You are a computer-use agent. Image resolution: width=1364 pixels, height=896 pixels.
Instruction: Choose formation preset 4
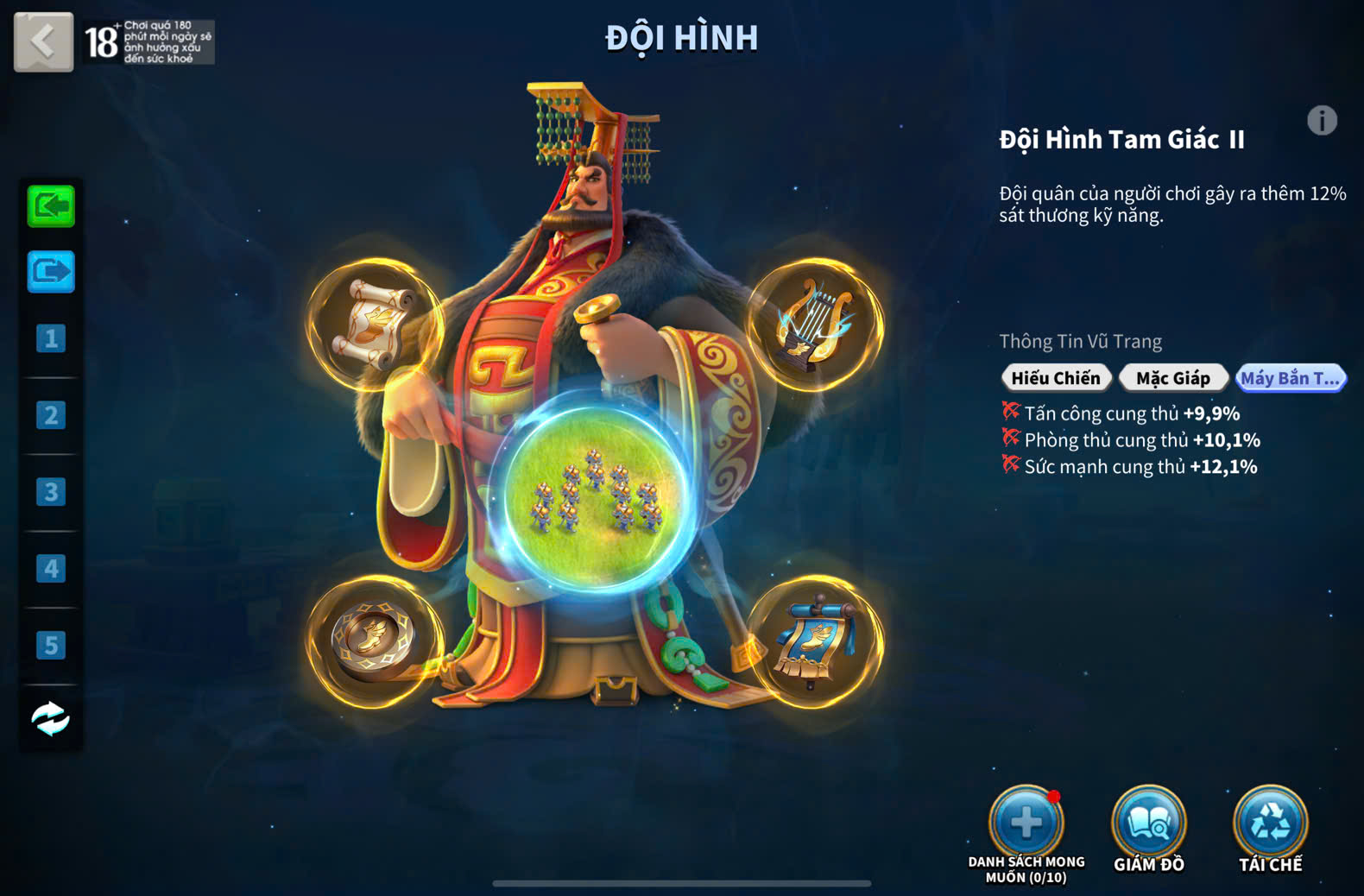[x=51, y=569]
